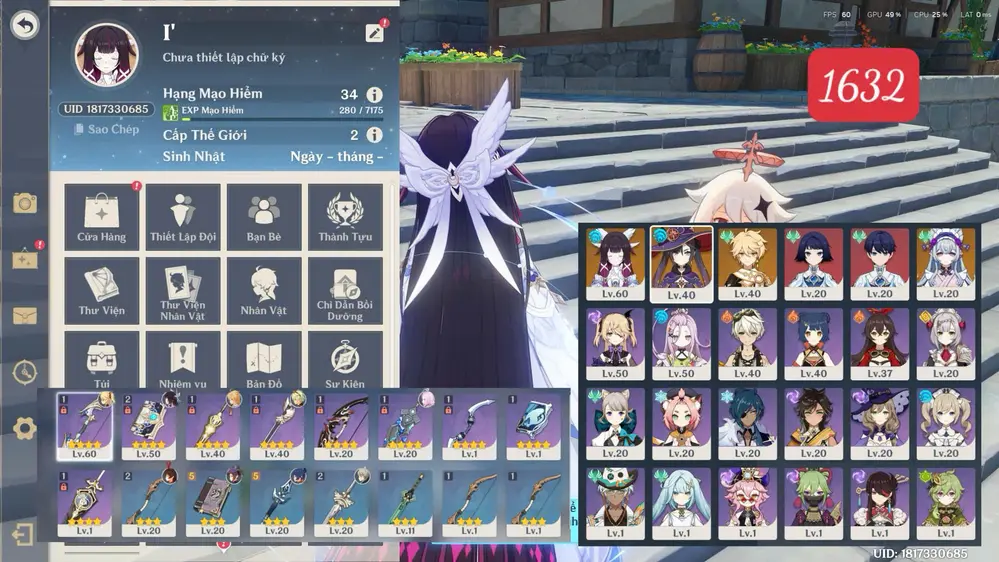Open the gear settings icon
This screenshot has height=562, width=999.
tap(25, 429)
